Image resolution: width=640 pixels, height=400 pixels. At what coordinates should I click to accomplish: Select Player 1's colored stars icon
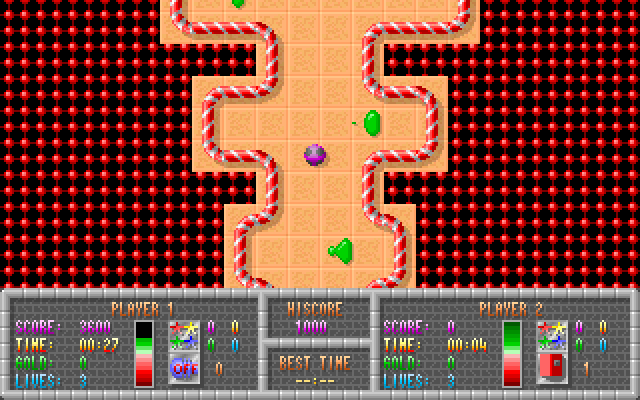coord(183,335)
